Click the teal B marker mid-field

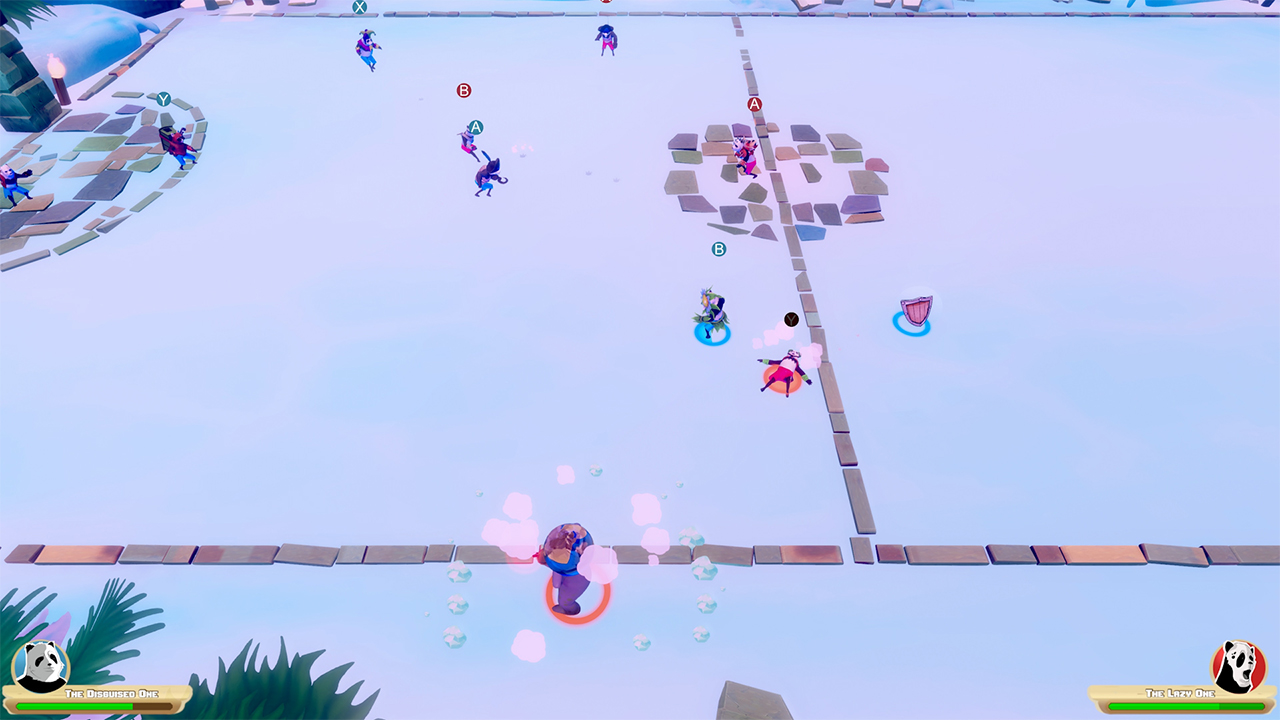click(719, 249)
